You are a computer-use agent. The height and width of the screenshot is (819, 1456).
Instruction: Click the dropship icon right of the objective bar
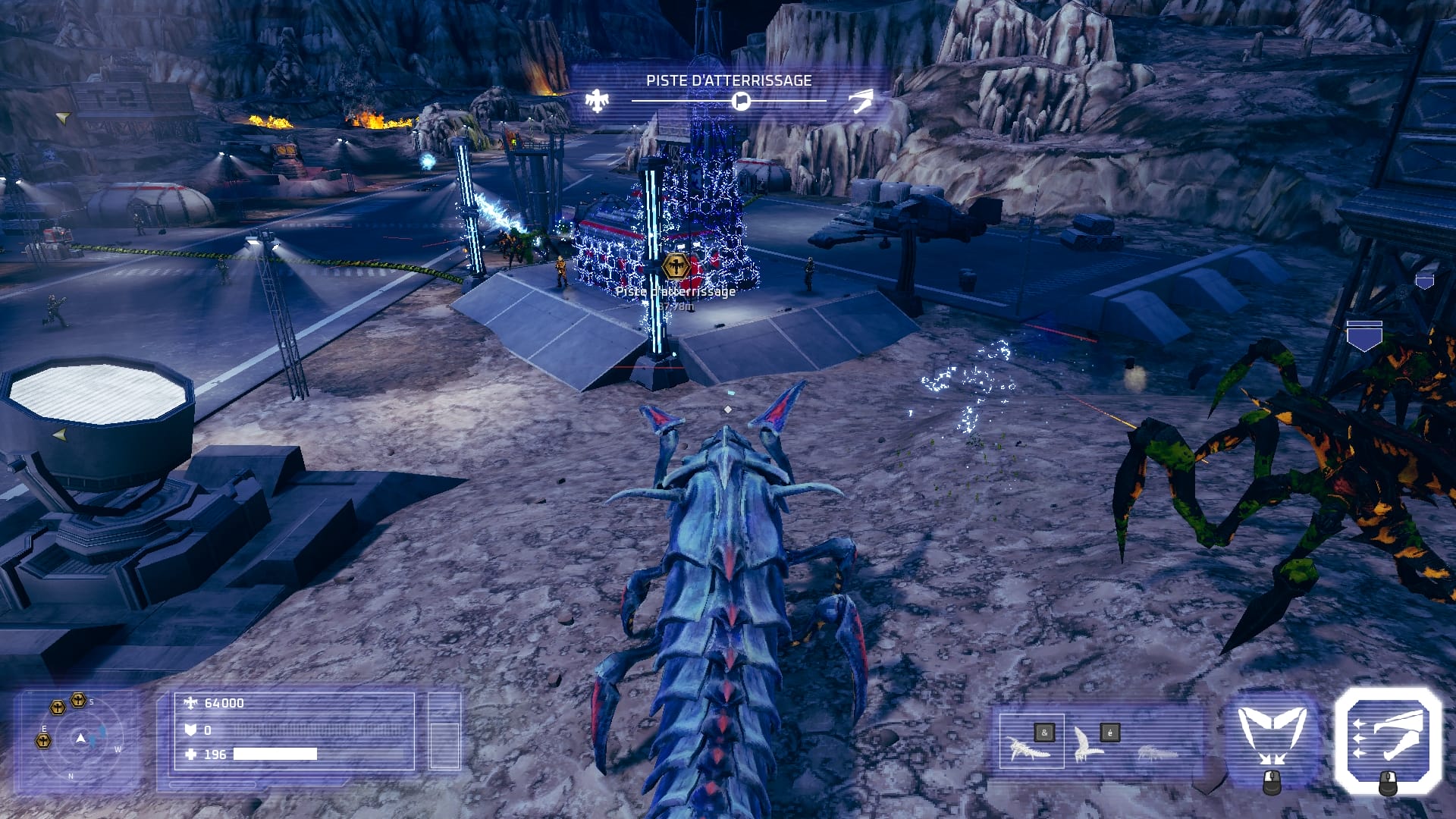click(861, 99)
